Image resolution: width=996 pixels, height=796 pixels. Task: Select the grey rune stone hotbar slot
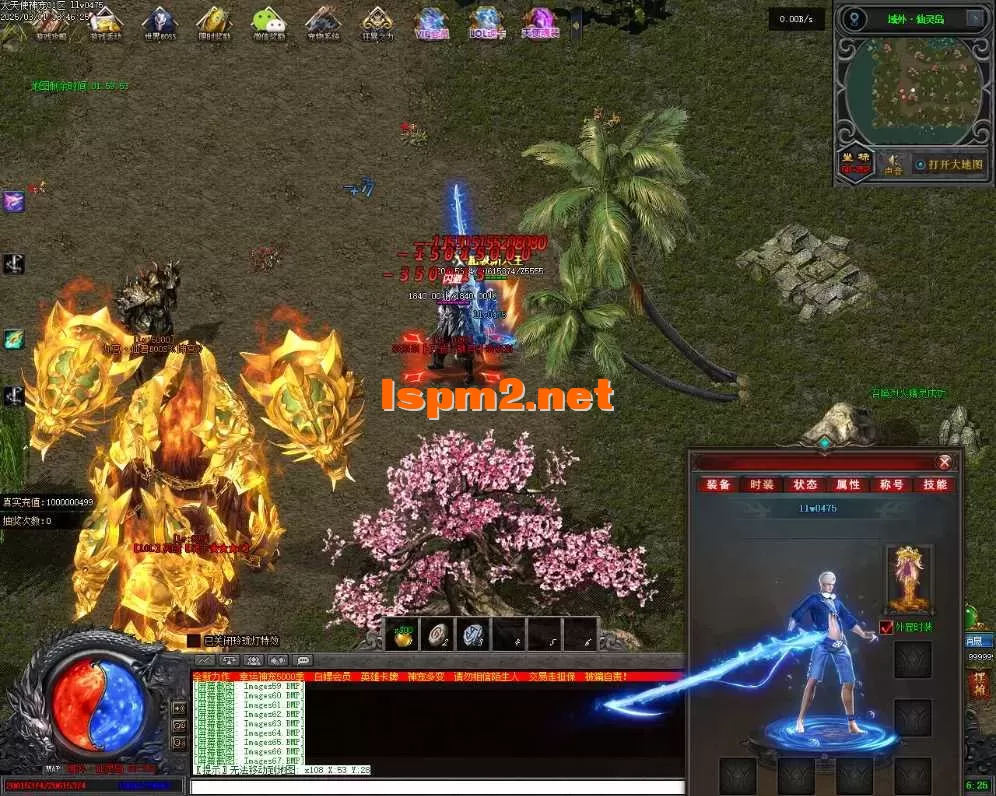tap(439, 634)
